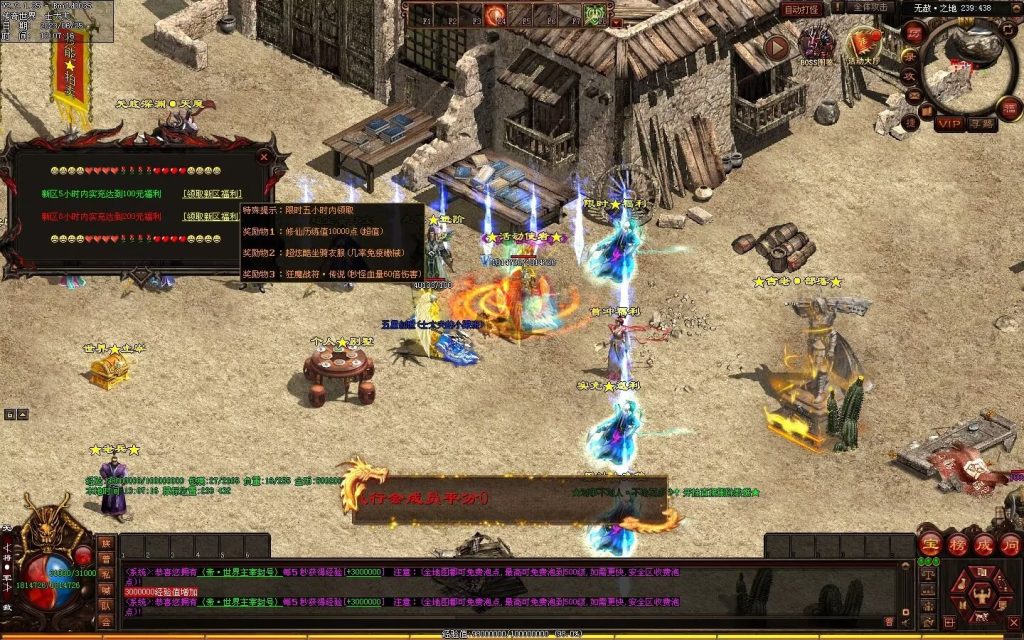Click the 攻 attack mode button
Viewport: 1024px width, 640px height.
pos(911,76)
